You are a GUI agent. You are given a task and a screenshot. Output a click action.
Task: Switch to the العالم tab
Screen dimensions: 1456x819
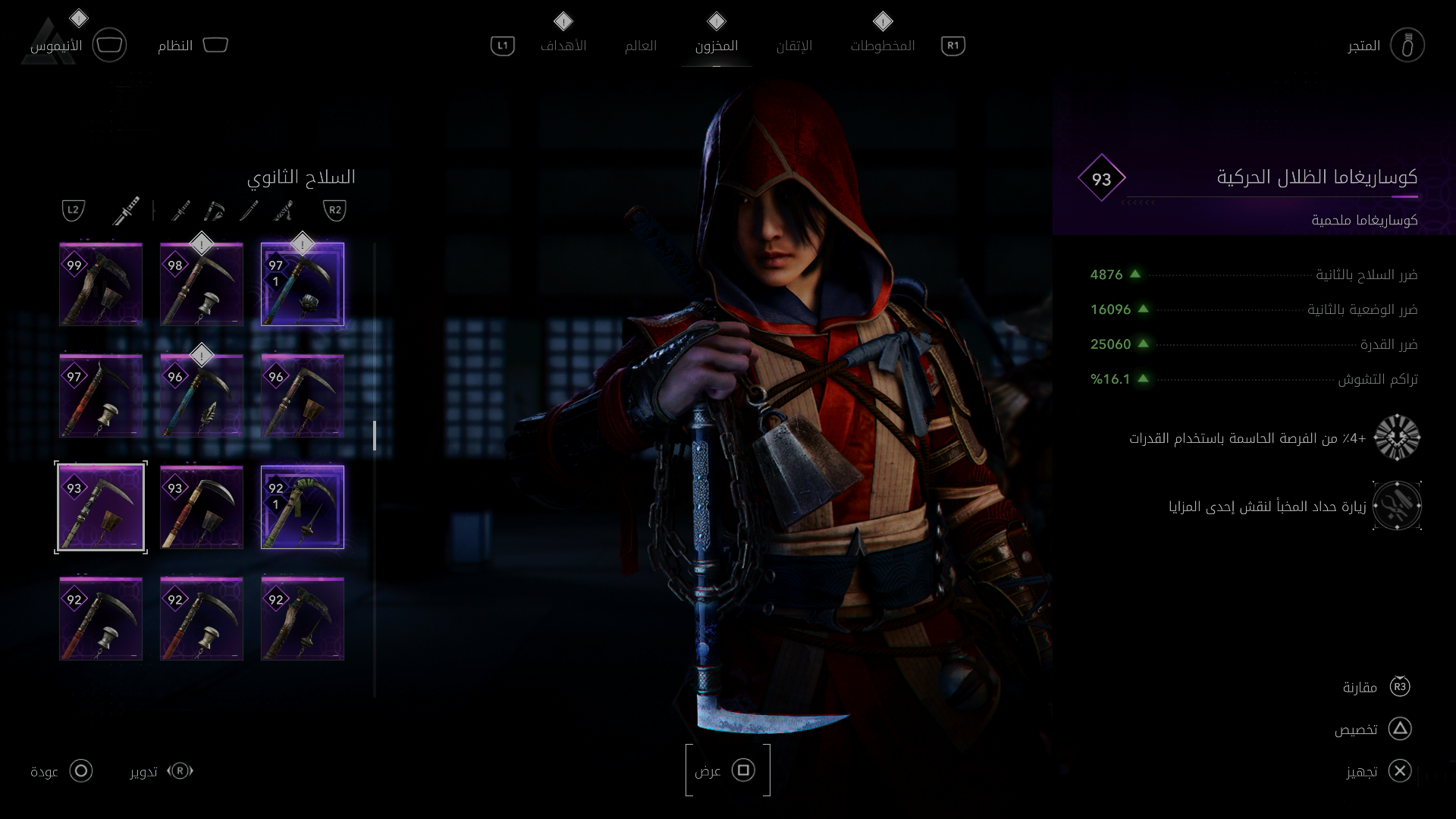click(641, 45)
